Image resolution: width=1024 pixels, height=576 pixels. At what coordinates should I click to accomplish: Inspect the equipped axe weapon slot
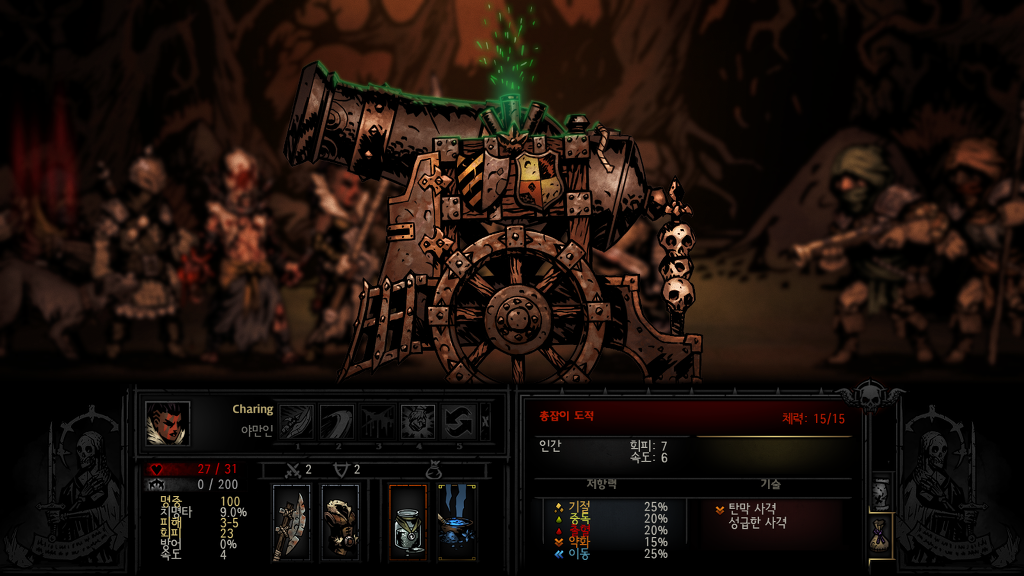[x=291, y=521]
